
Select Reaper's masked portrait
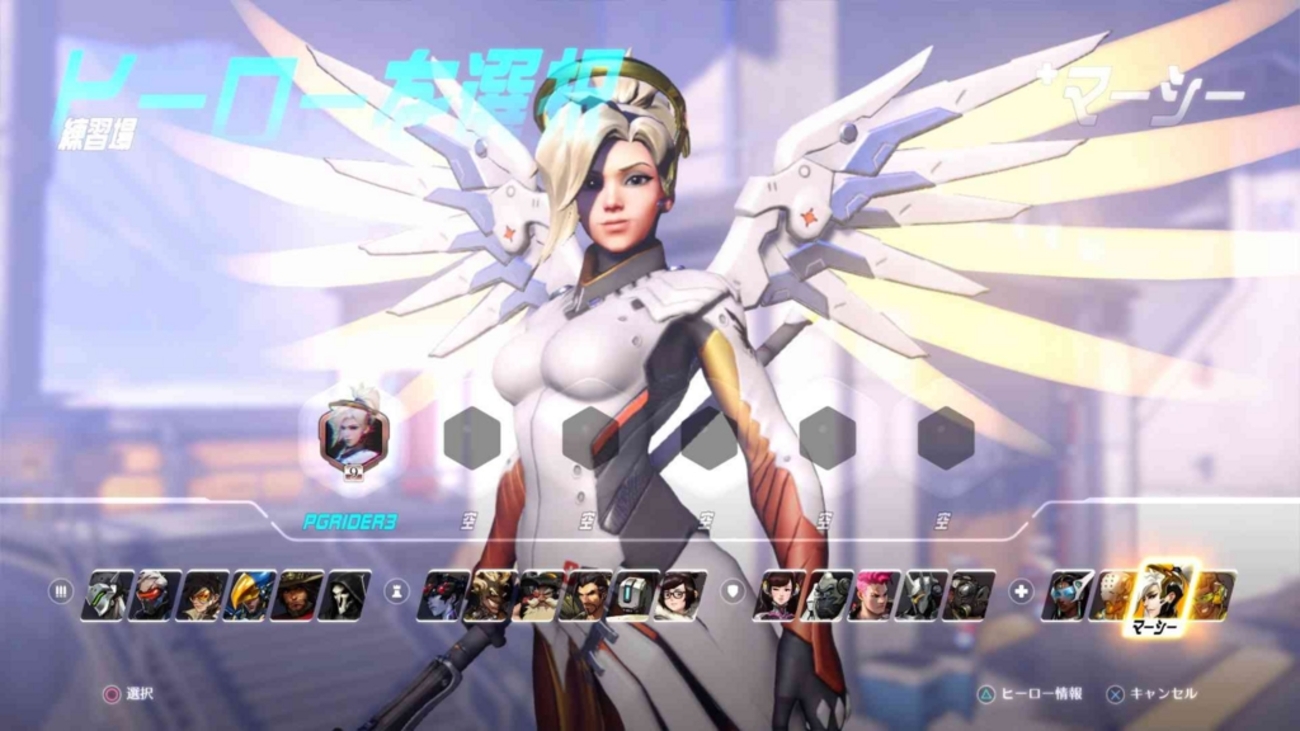click(344, 595)
